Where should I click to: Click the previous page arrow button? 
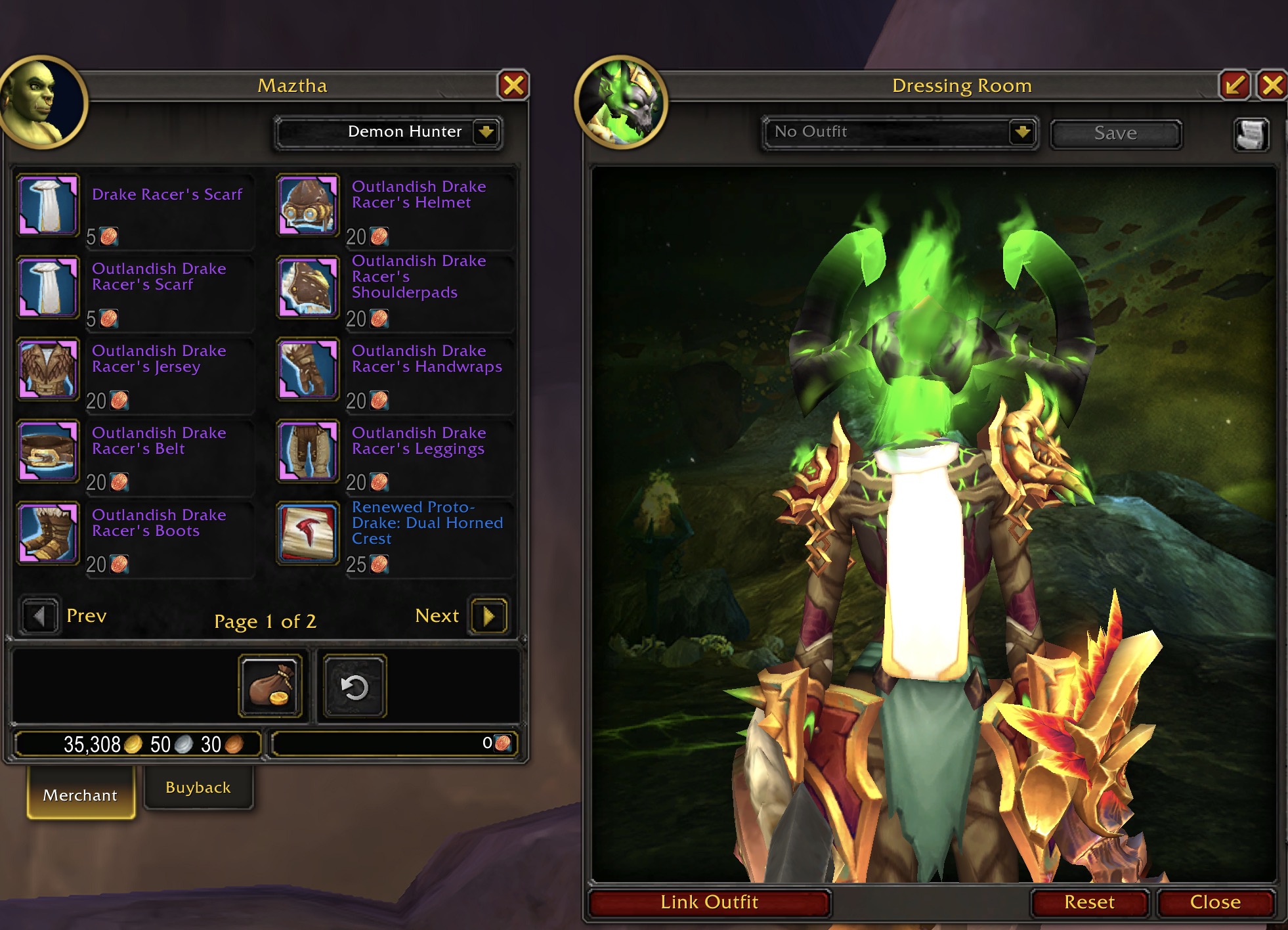point(39,616)
